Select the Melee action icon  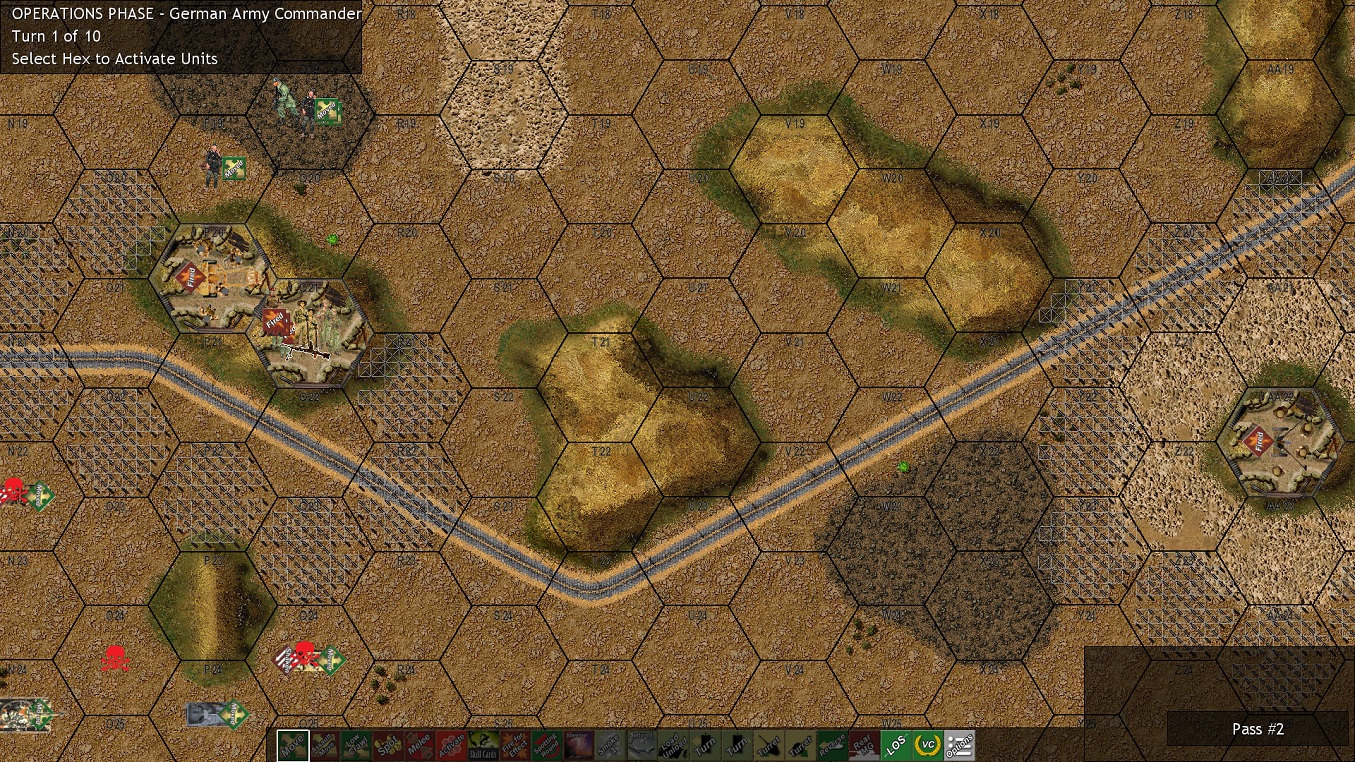(x=421, y=745)
